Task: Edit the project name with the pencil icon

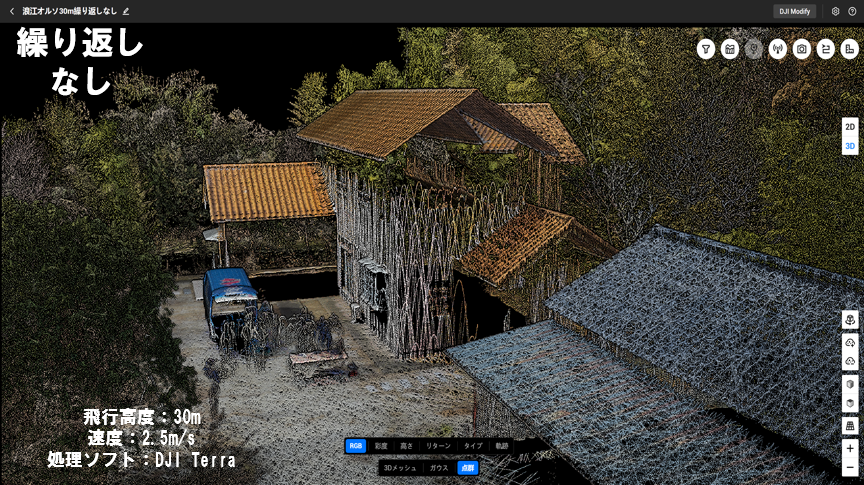Action: pyautogui.click(x=126, y=11)
